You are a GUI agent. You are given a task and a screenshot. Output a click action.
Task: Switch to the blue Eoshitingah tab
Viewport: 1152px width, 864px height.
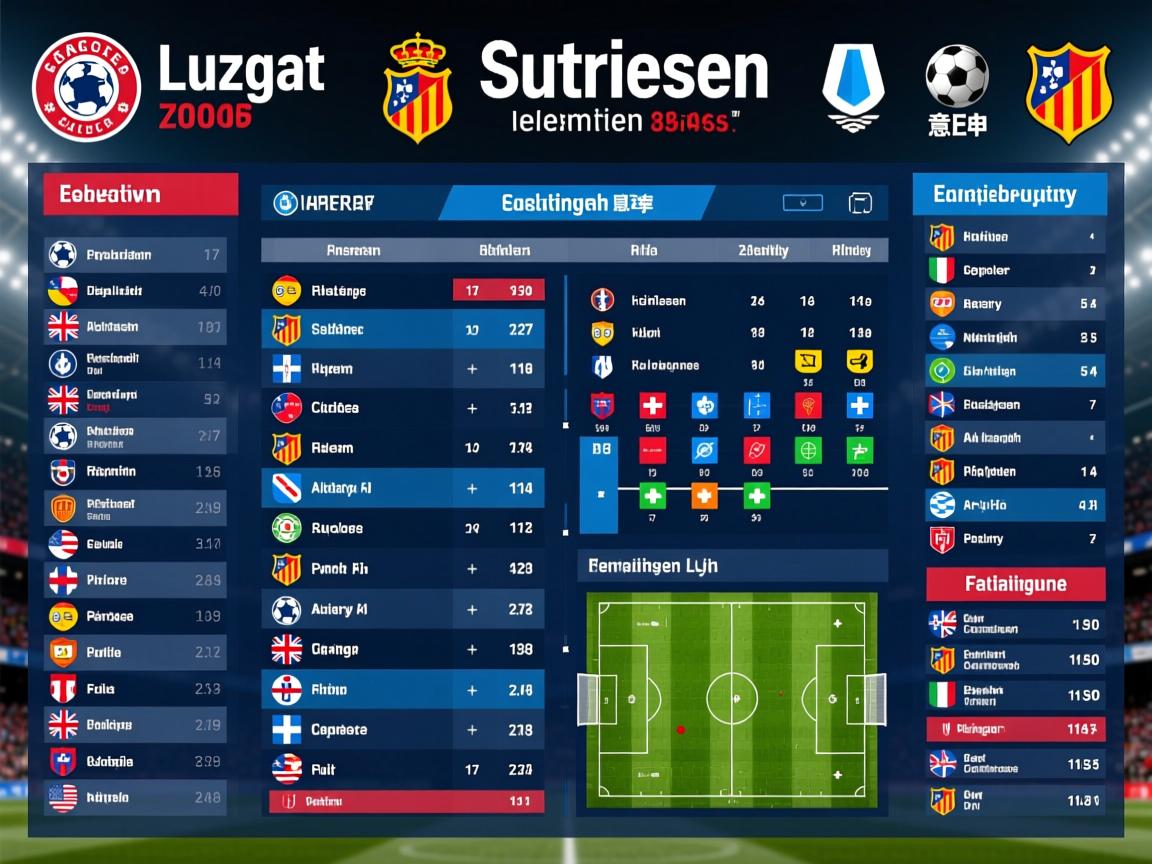coord(575,203)
